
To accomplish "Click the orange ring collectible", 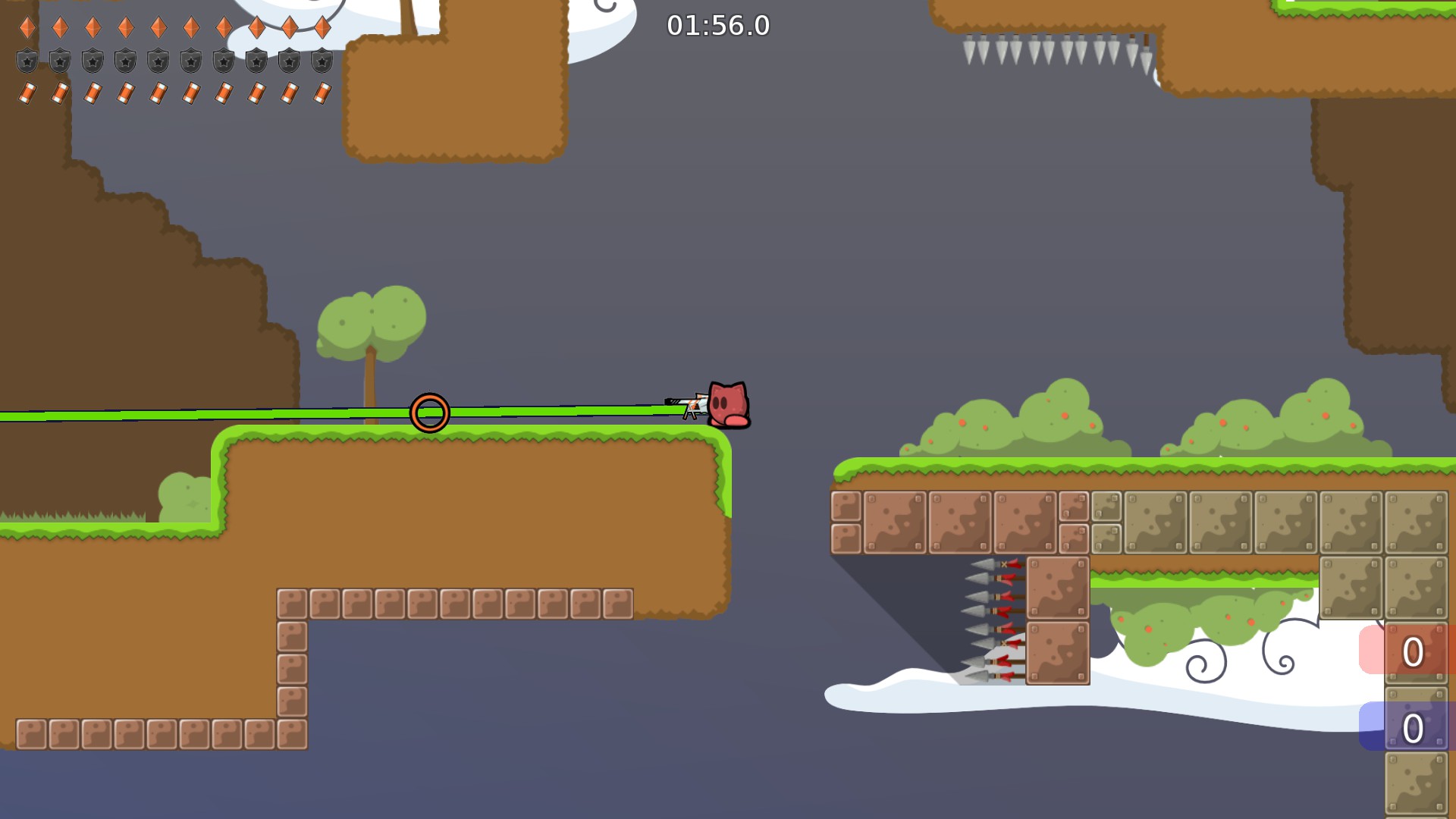I will pos(430,413).
